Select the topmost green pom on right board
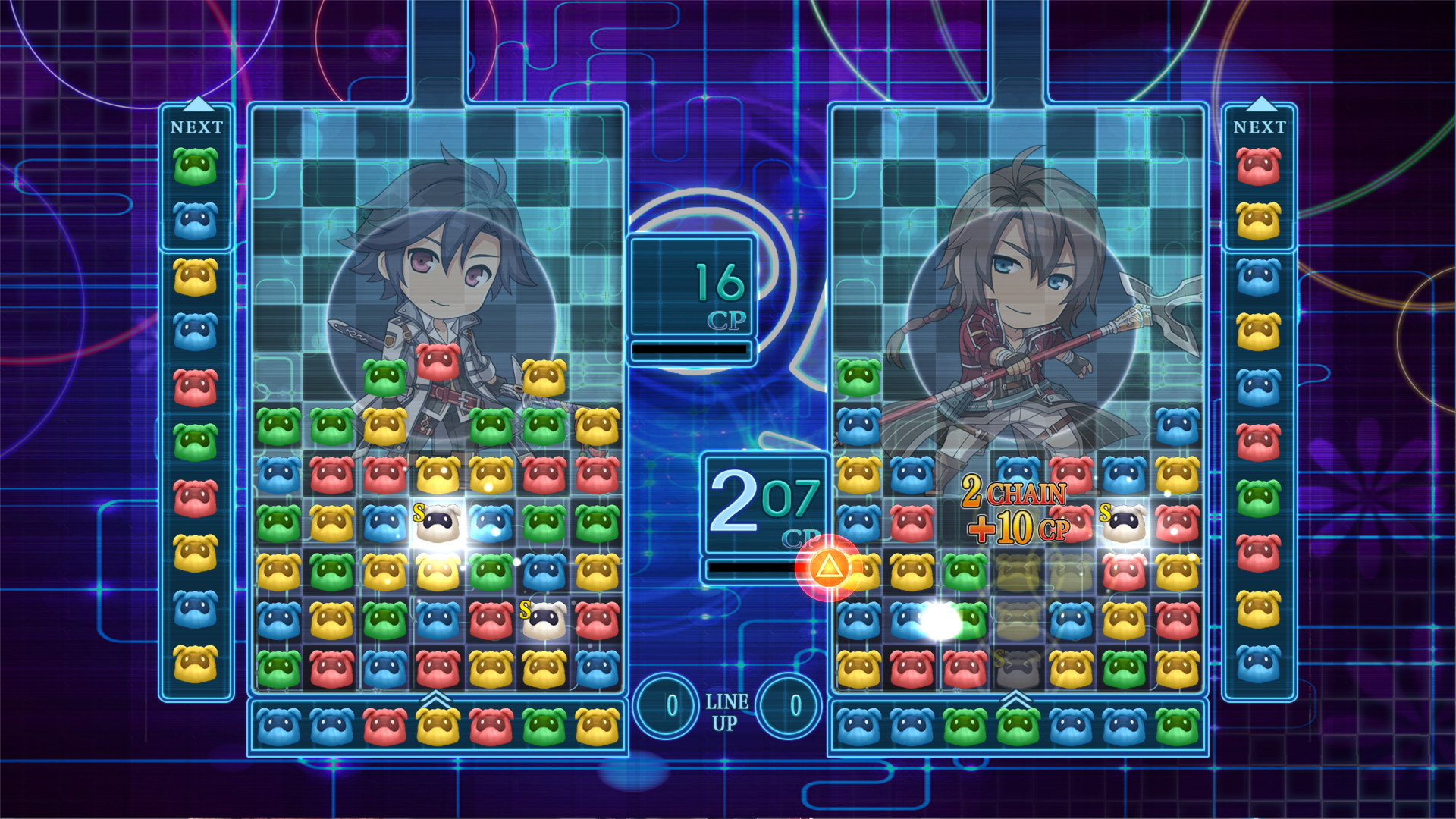Screen dimensions: 1456x819 859,378
